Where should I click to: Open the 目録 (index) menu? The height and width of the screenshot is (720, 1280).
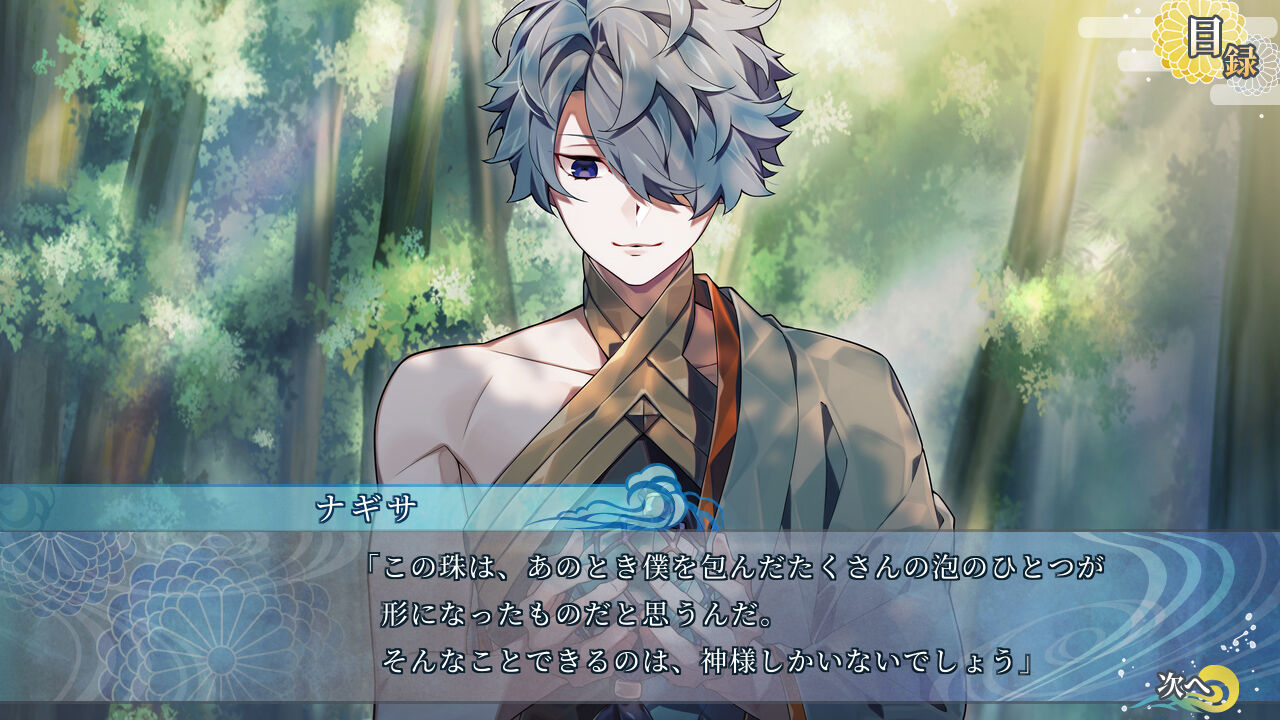click(1211, 45)
